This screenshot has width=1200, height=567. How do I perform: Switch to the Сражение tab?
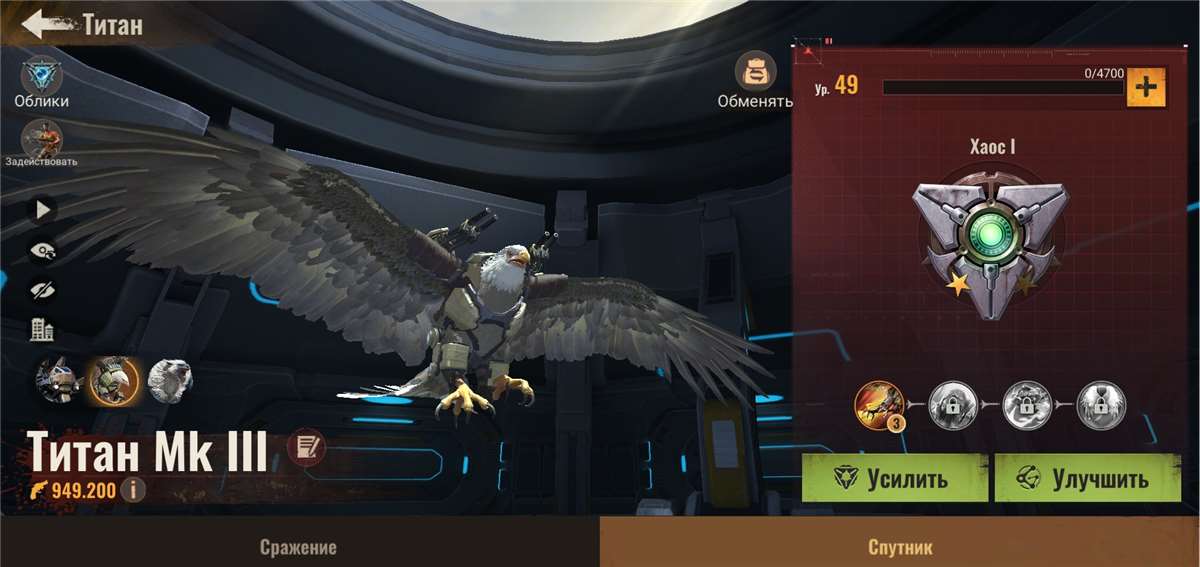tap(298, 547)
